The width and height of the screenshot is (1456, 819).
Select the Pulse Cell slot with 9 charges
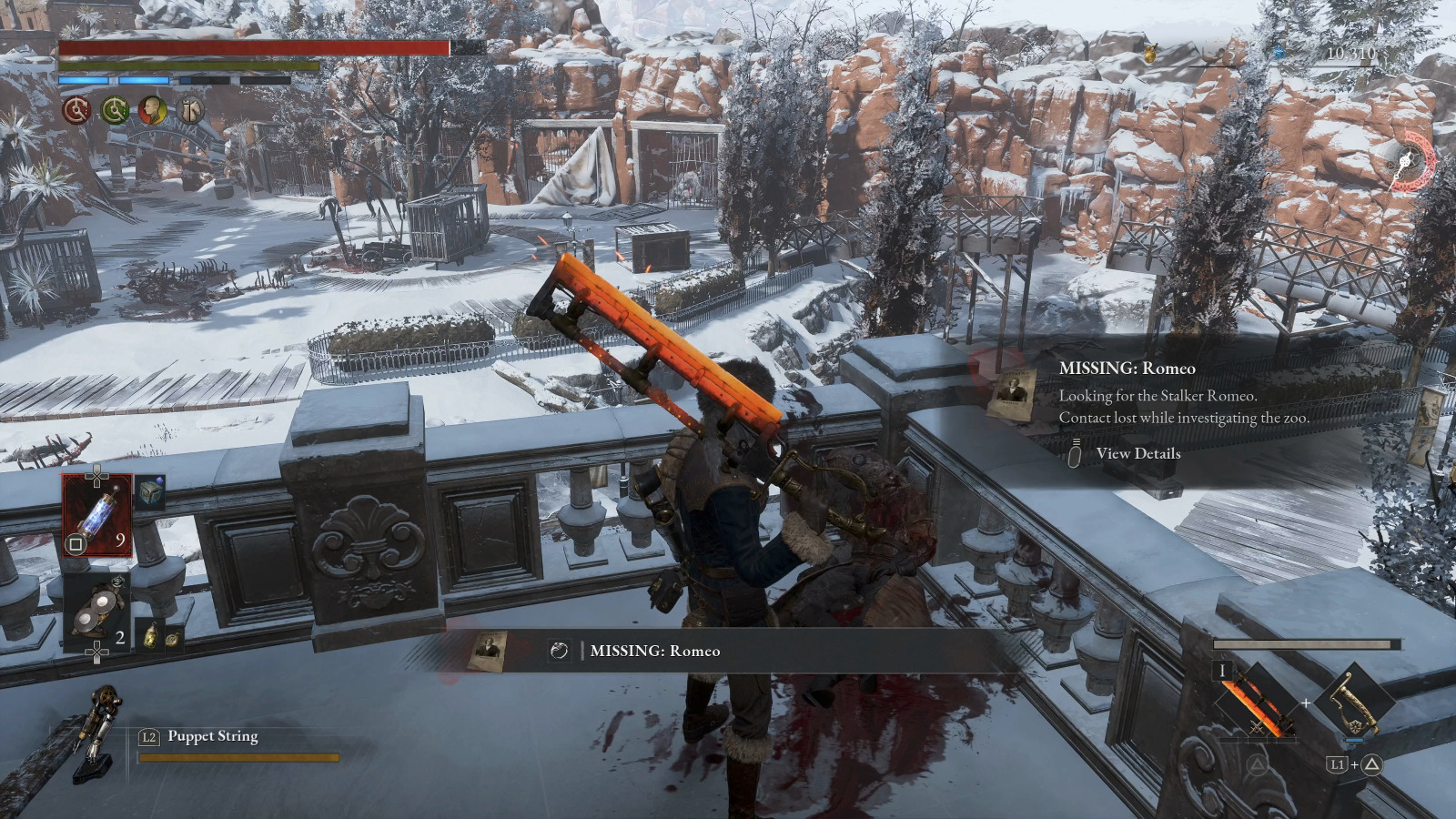click(x=96, y=516)
